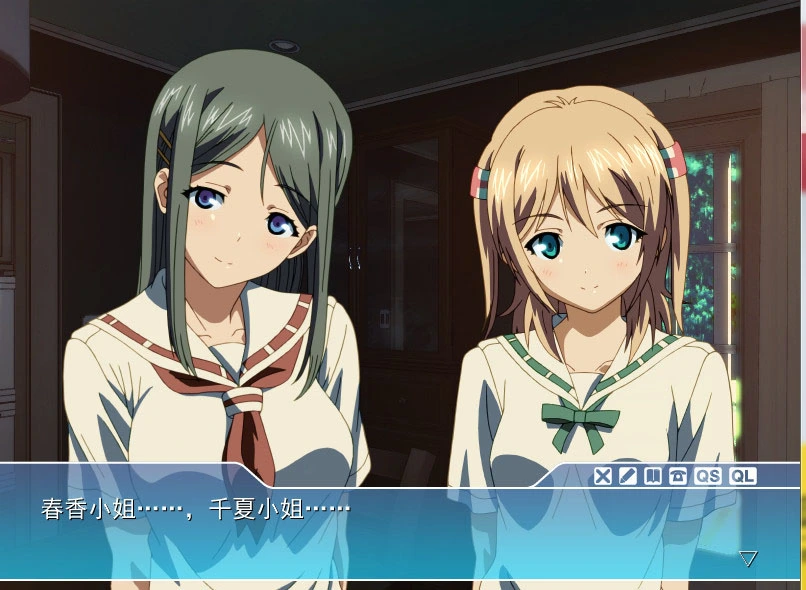Image resolution: width=806 pixels, height=590 pixels.
Task: Quick save with the QS button
Action: pos(707,476)
